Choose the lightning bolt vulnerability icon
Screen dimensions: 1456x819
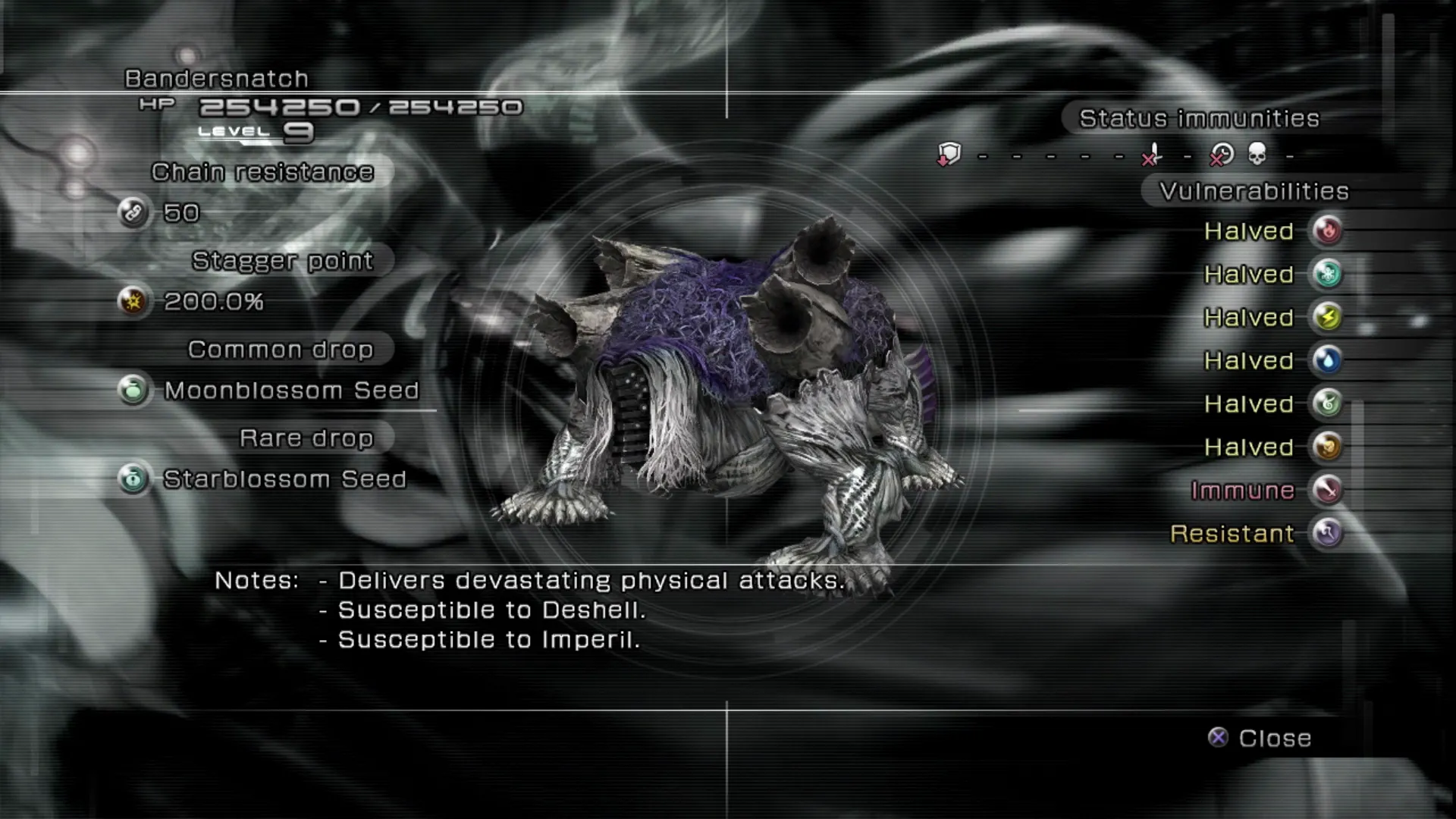tap(1327, 317)
